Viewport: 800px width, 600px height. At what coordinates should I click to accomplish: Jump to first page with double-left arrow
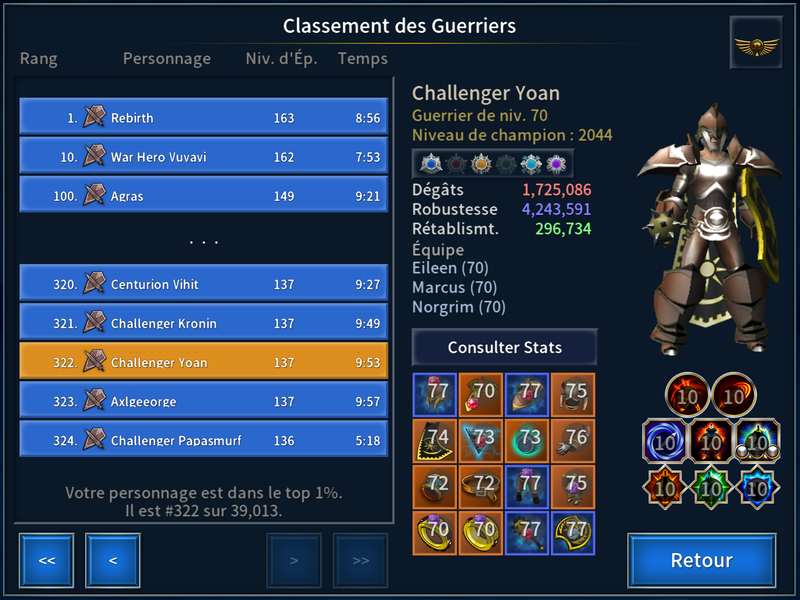pos(47,560)
